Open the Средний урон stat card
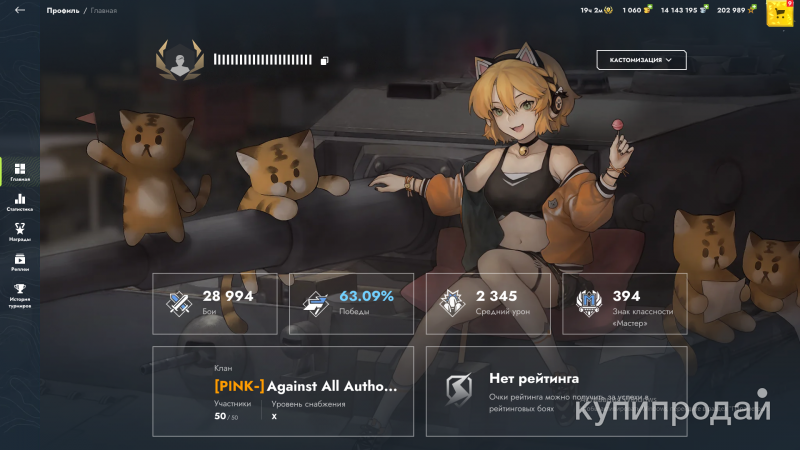This screenshot has width=800, height=450. 488,303
